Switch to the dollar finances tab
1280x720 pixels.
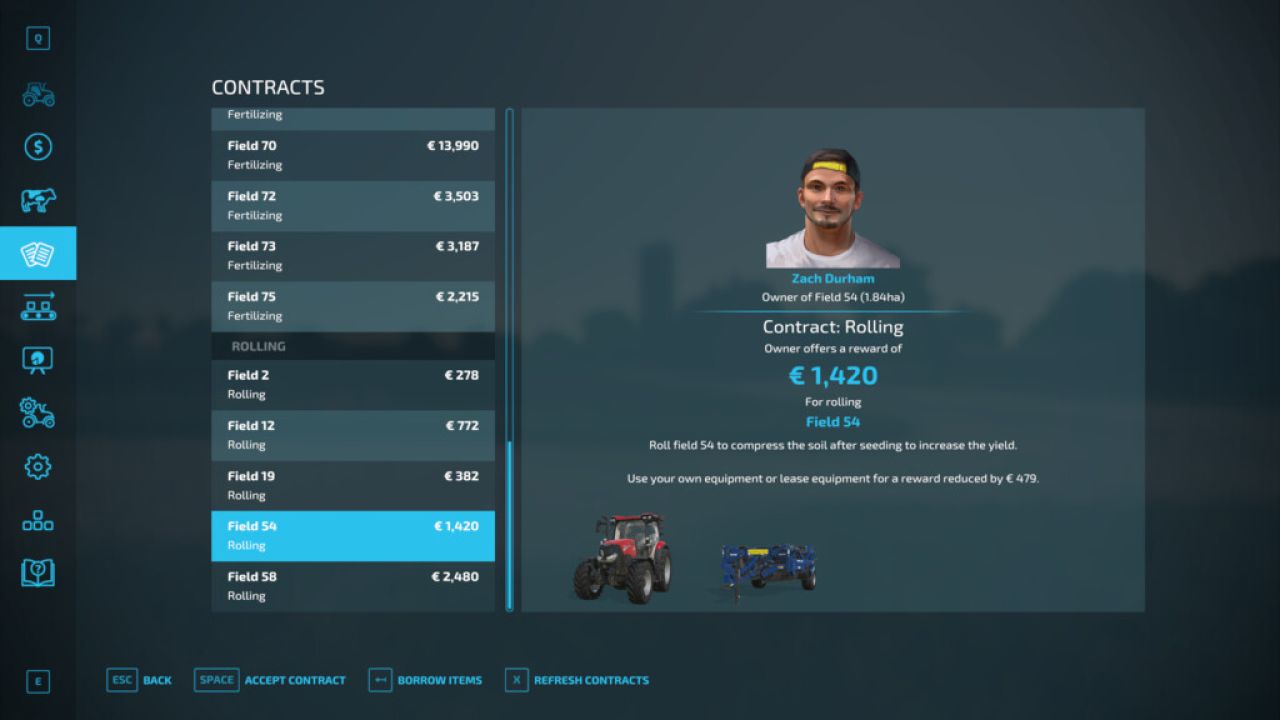tap(38, 147)
